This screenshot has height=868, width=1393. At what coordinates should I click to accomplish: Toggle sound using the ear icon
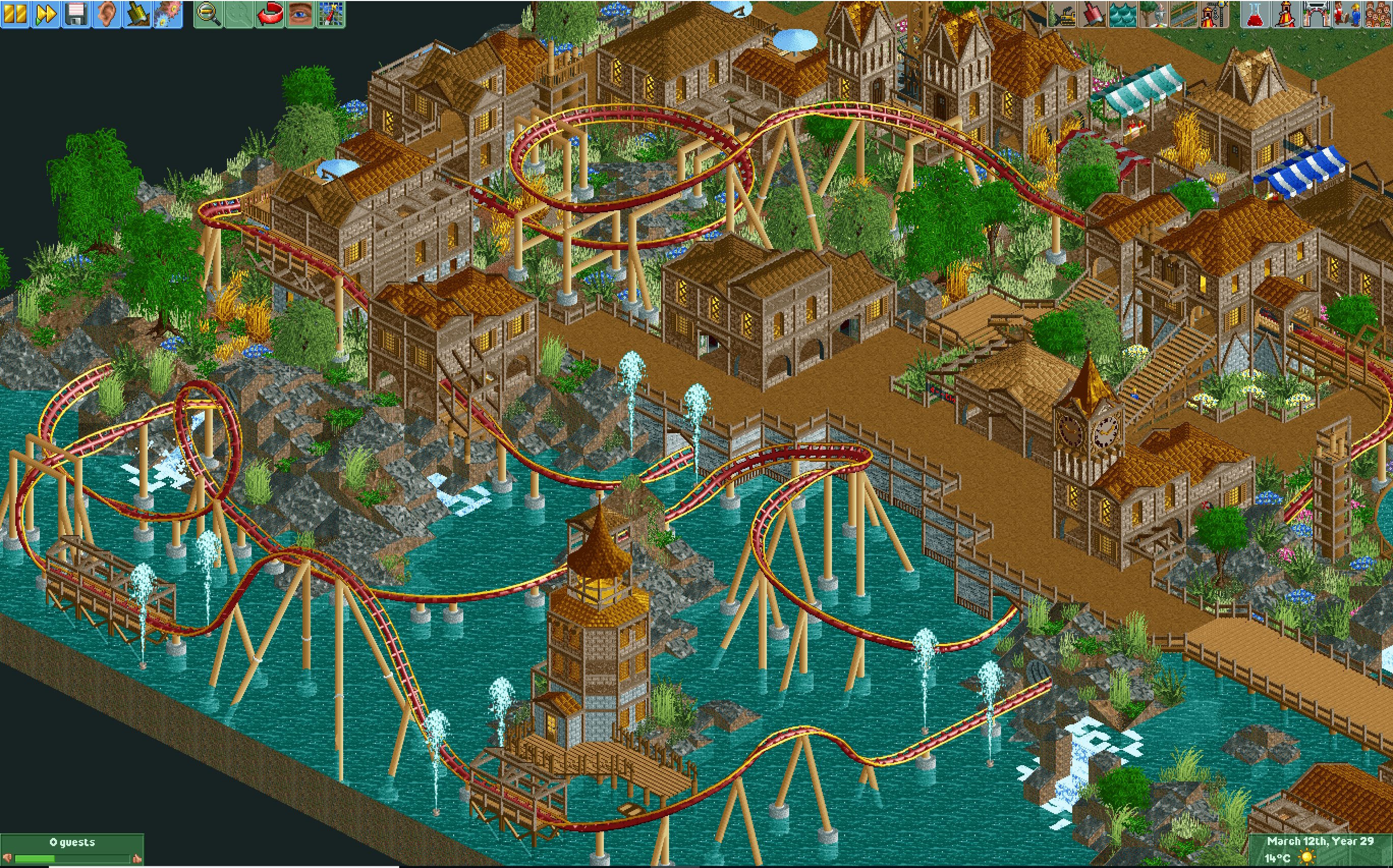pos(106,14)
